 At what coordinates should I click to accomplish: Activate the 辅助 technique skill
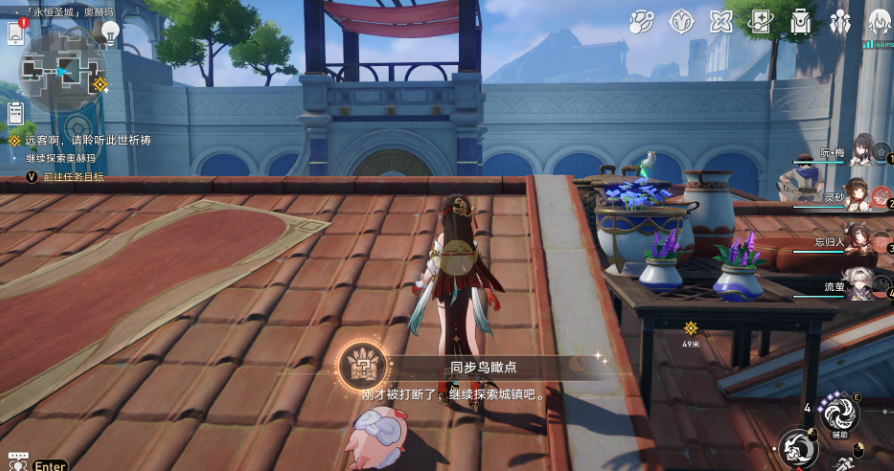click(x=838, y=412)
